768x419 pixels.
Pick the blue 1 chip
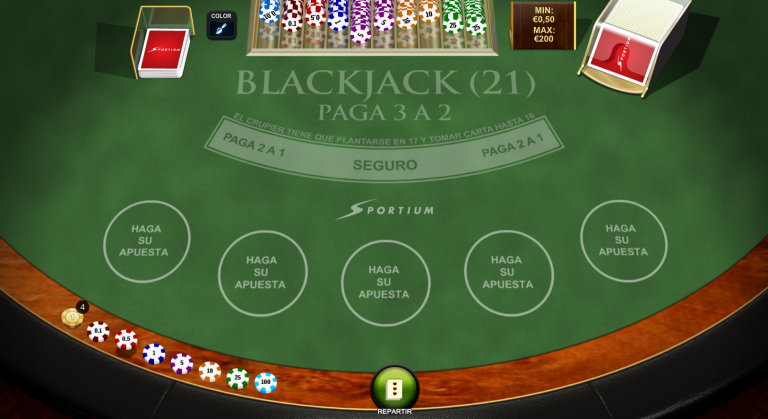154,353
